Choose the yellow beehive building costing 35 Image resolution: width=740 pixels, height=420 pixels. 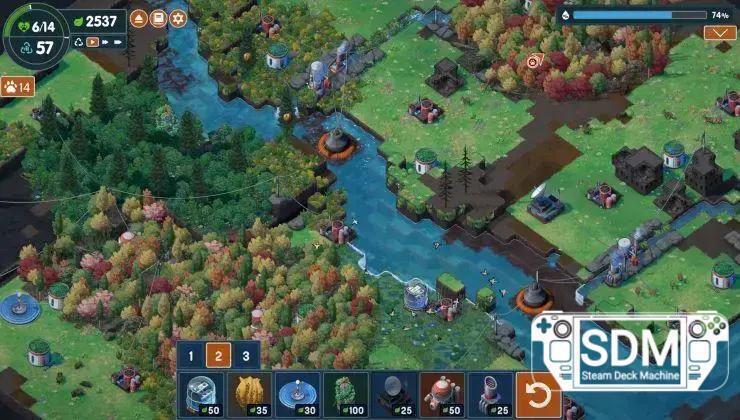(250, 395)
